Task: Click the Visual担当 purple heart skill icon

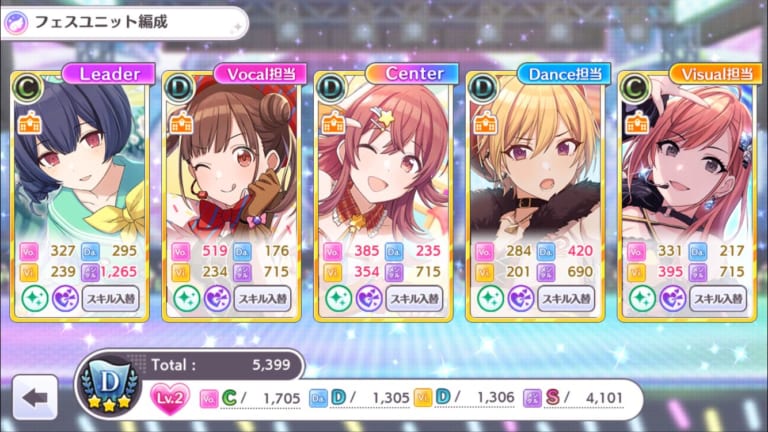Action: point(673,298)
